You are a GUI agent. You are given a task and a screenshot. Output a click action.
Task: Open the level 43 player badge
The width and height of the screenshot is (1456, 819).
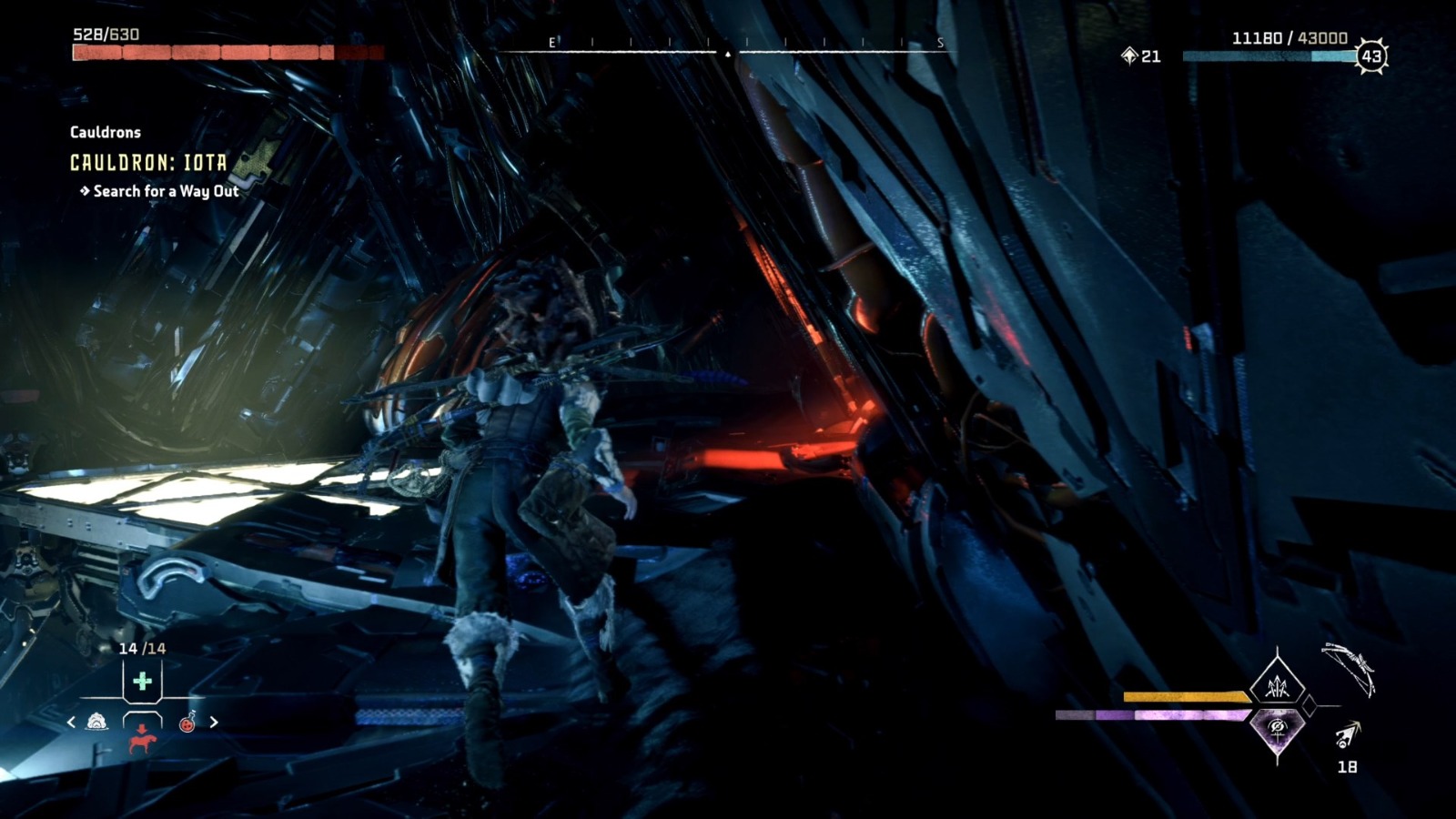(1370, 56)
